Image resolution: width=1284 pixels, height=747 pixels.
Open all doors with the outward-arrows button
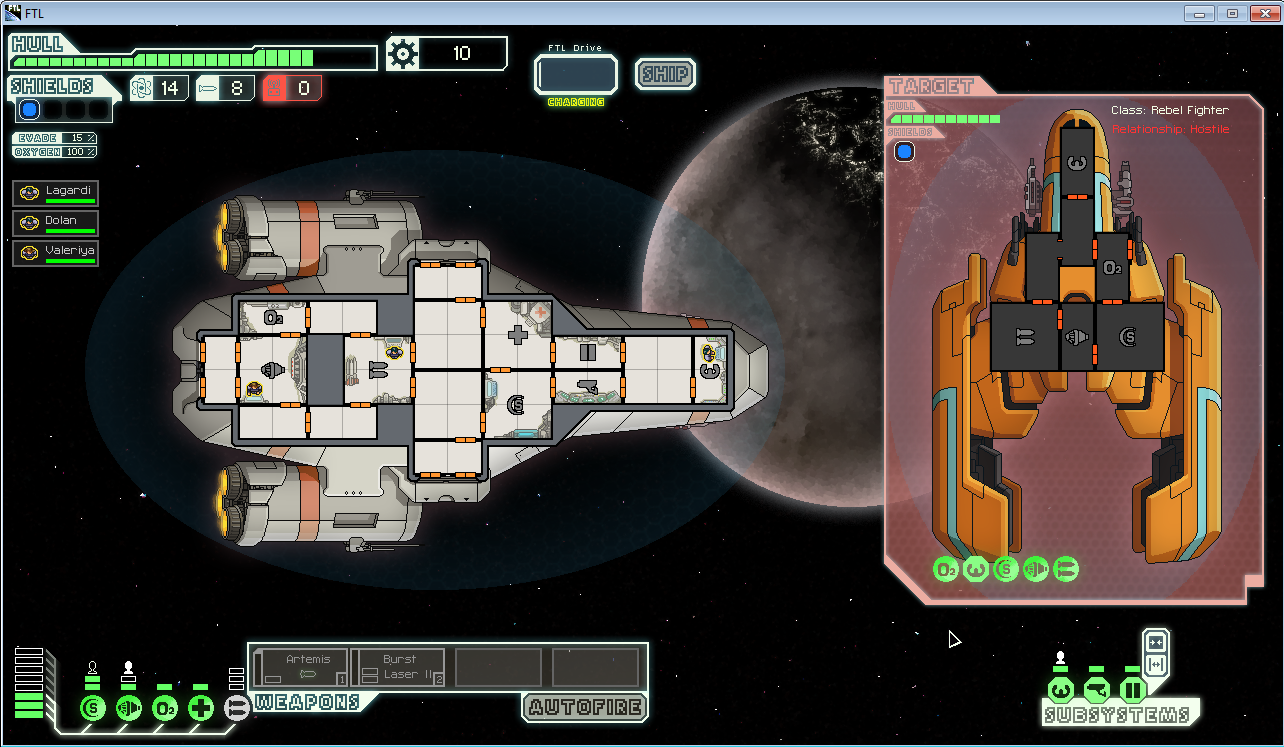[1156, 665]
